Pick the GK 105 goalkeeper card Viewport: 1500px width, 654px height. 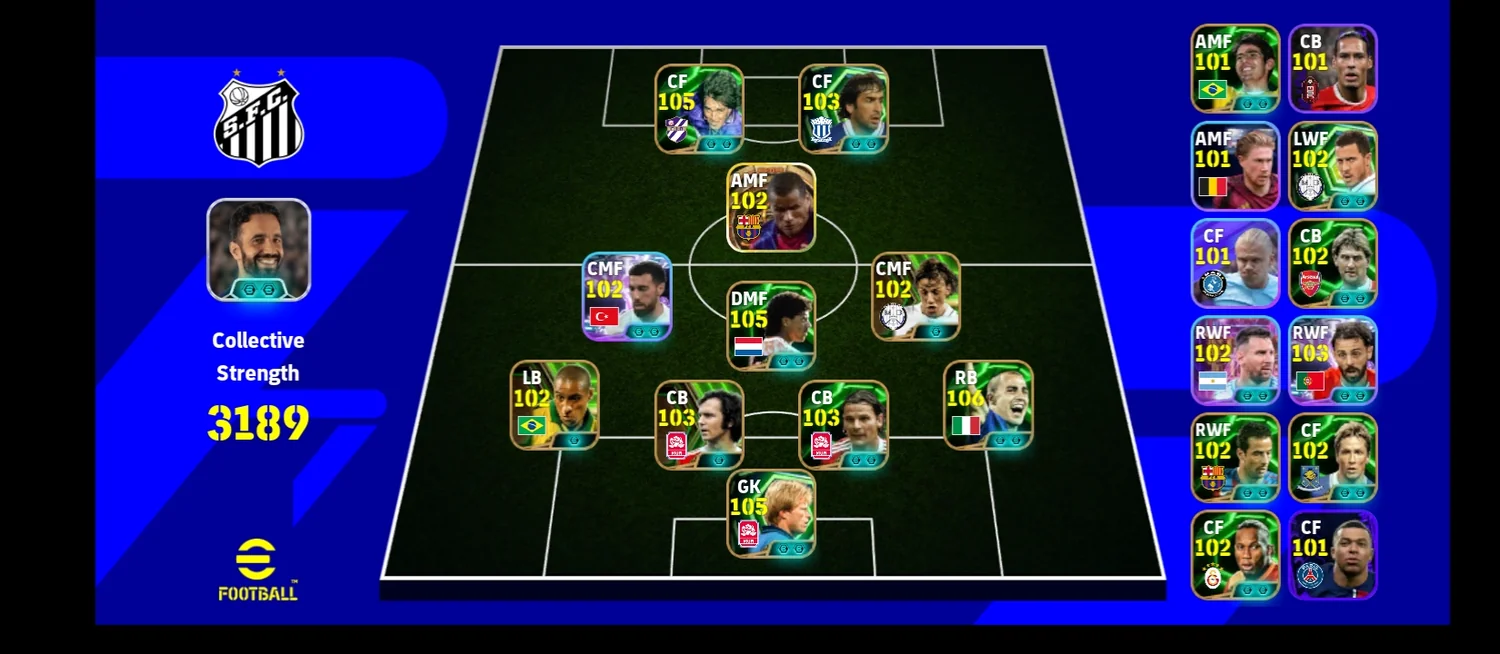pos(771,514)
